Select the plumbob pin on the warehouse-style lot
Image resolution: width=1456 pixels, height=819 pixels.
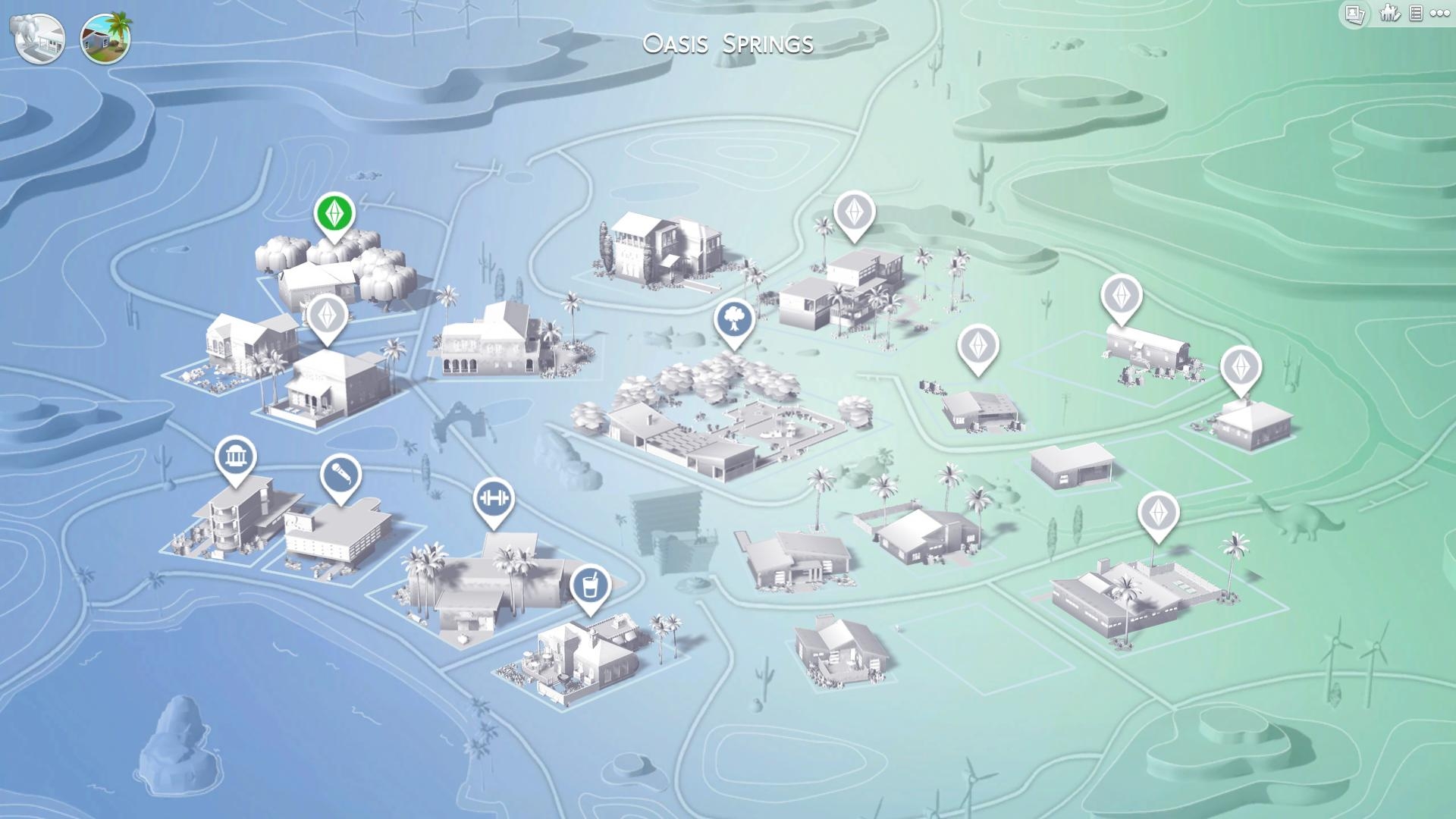[x=1121, y=296]
